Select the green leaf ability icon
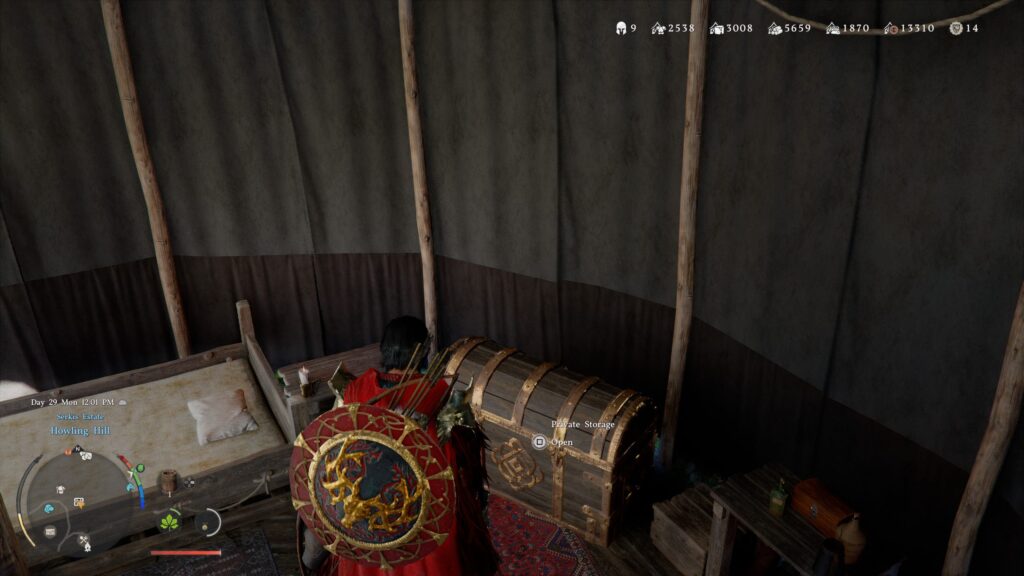This screenshot has width=1024, height=576. tap(169, 521)
